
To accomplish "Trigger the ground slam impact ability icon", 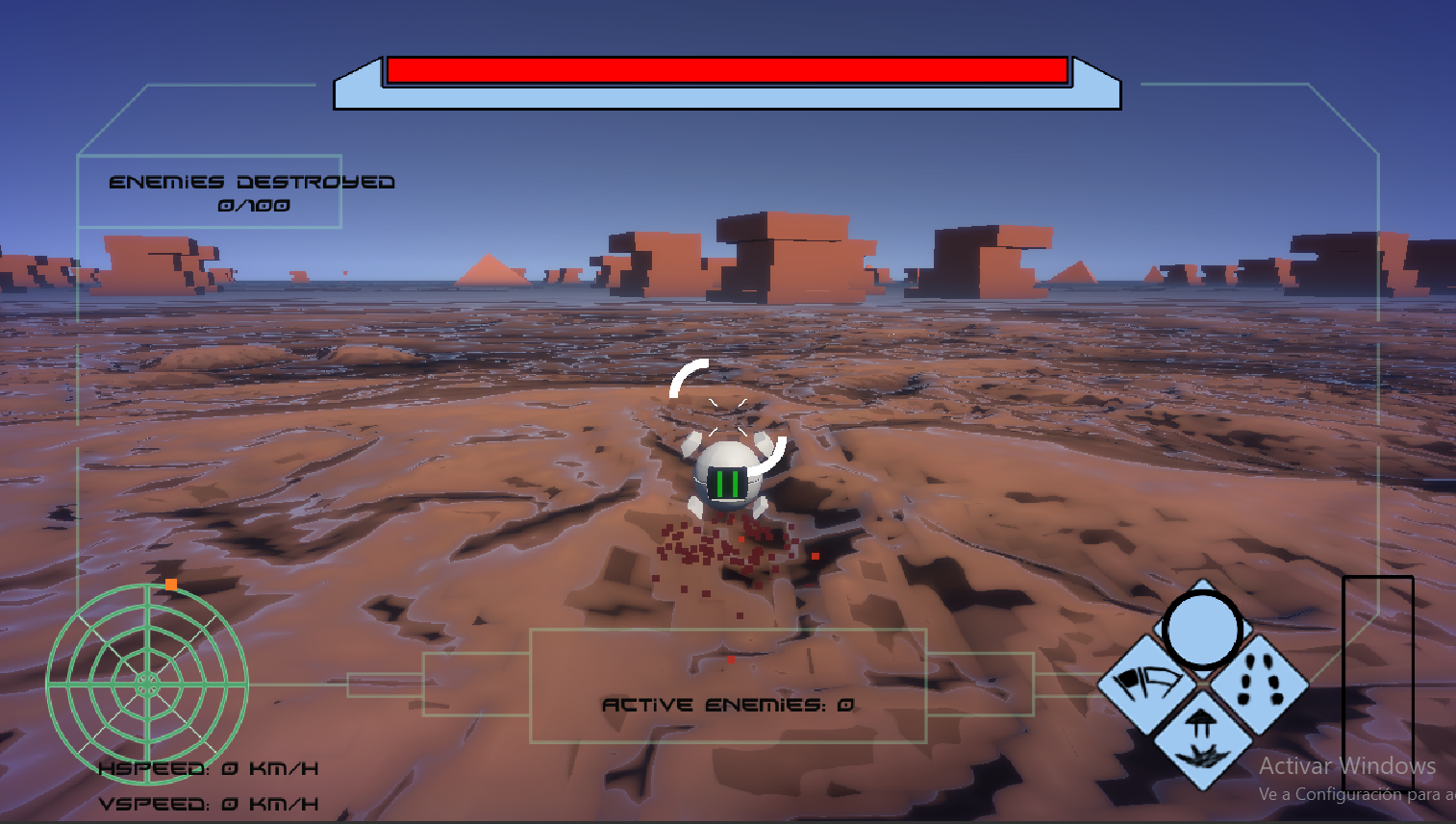I will pyautogui.click(x=1201, y=738).
